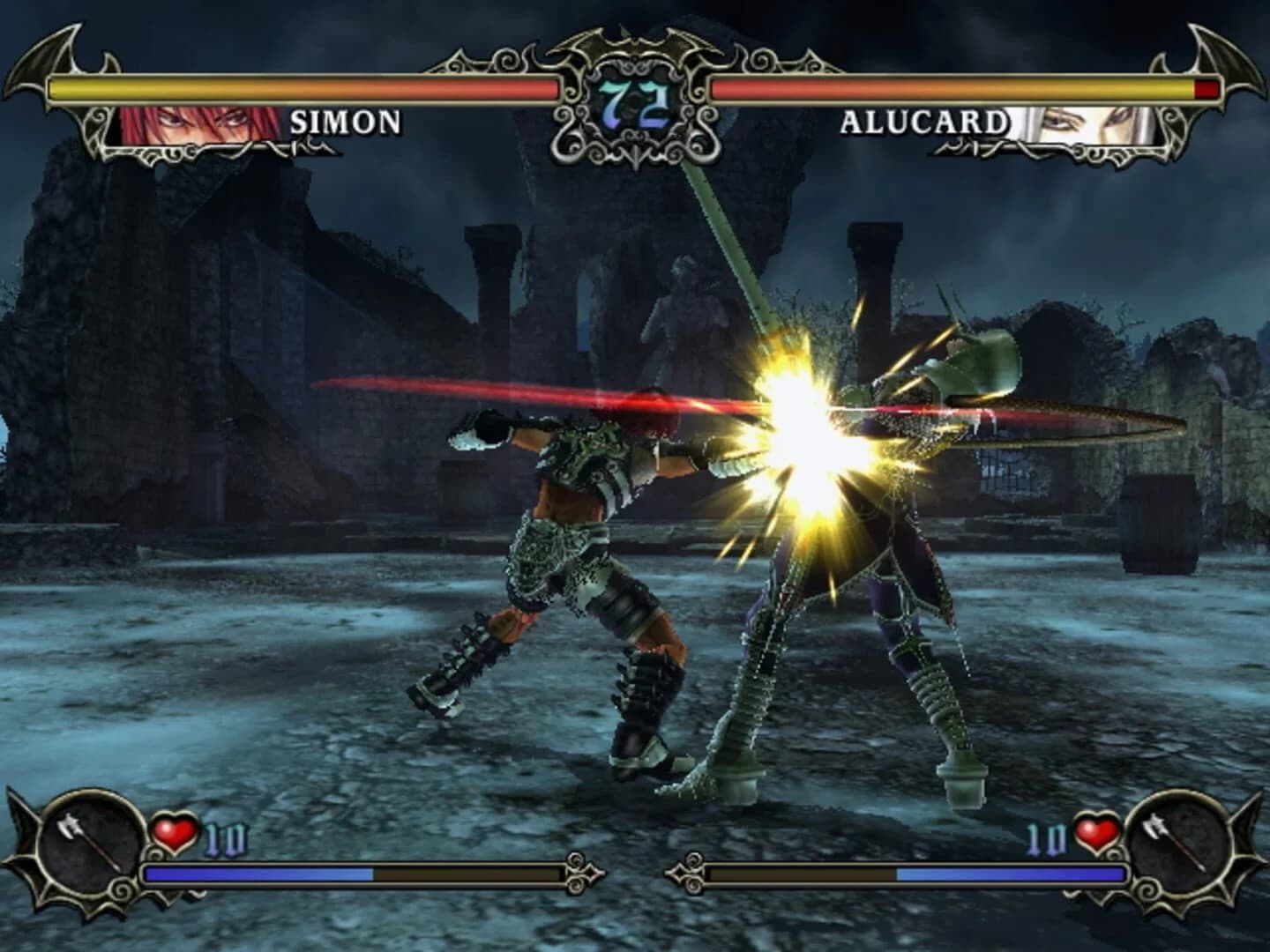Select the SIMON name label
The width and height of the screenshot is (1270, 952).
pyautogui.click(x=344, y=123)
